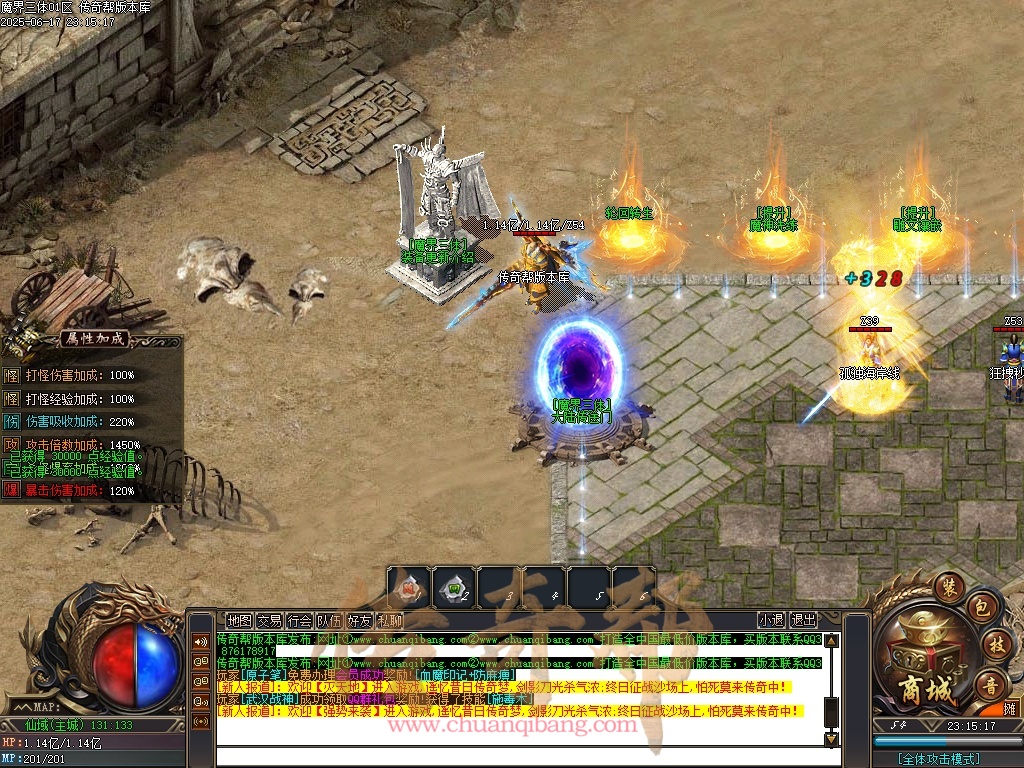Open the 装 equipment panel
This screenshot has height=768, width=1024.
click(947, 585)
